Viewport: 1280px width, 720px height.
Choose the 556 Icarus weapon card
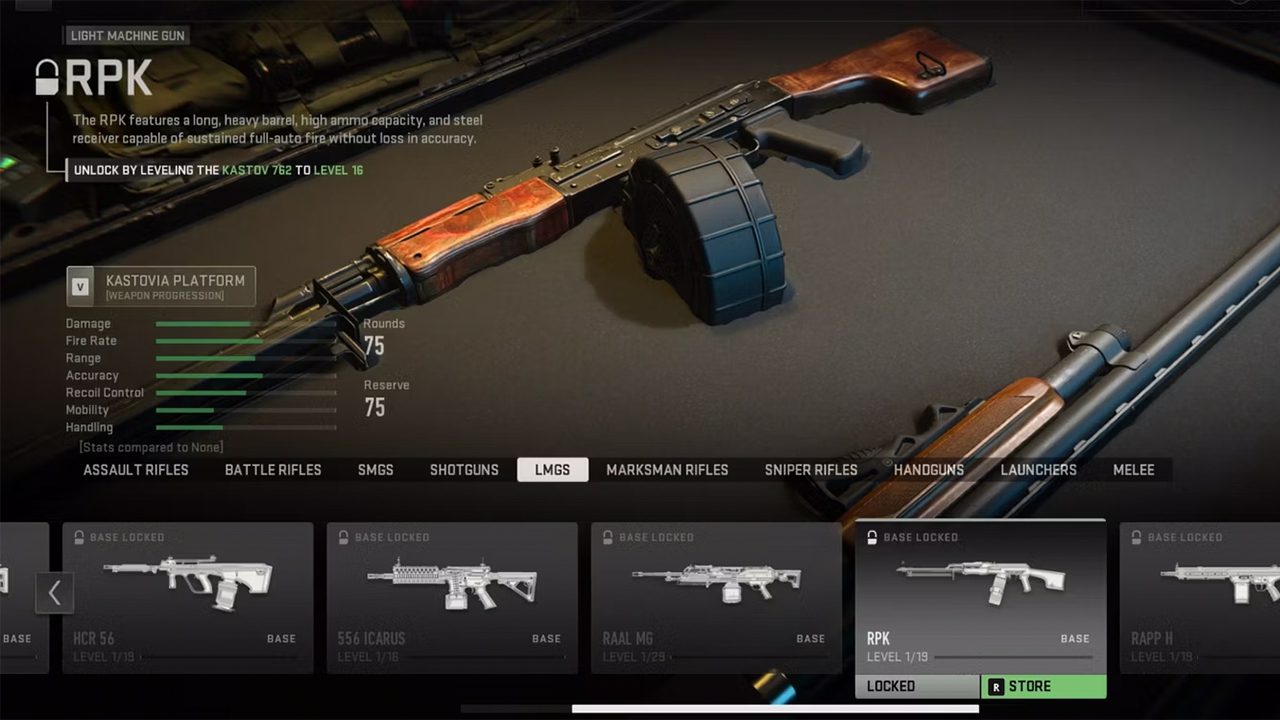(x=452, y=597)
